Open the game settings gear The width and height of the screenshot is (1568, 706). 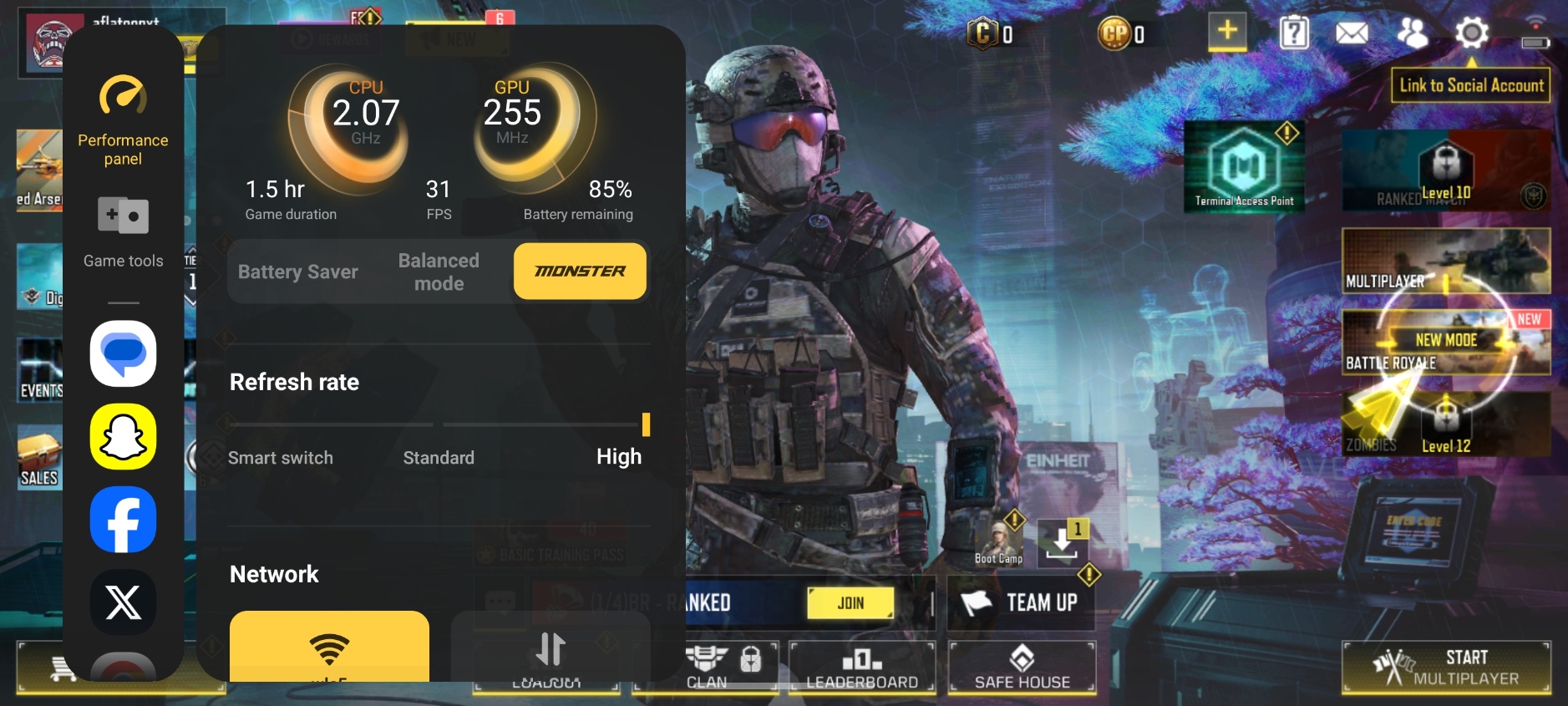pyautogui.click(x=1471, y=33)
